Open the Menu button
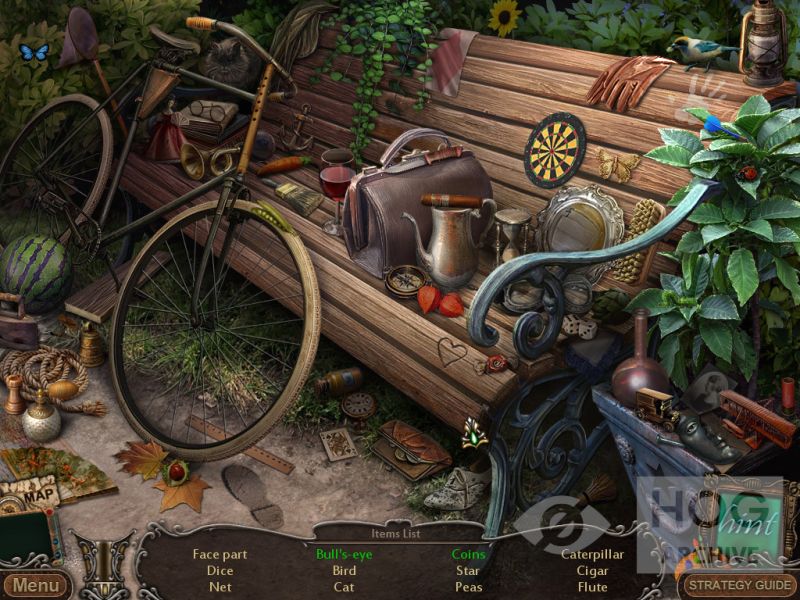The height and width of the screenshot is (600, 800). (36, 585)
